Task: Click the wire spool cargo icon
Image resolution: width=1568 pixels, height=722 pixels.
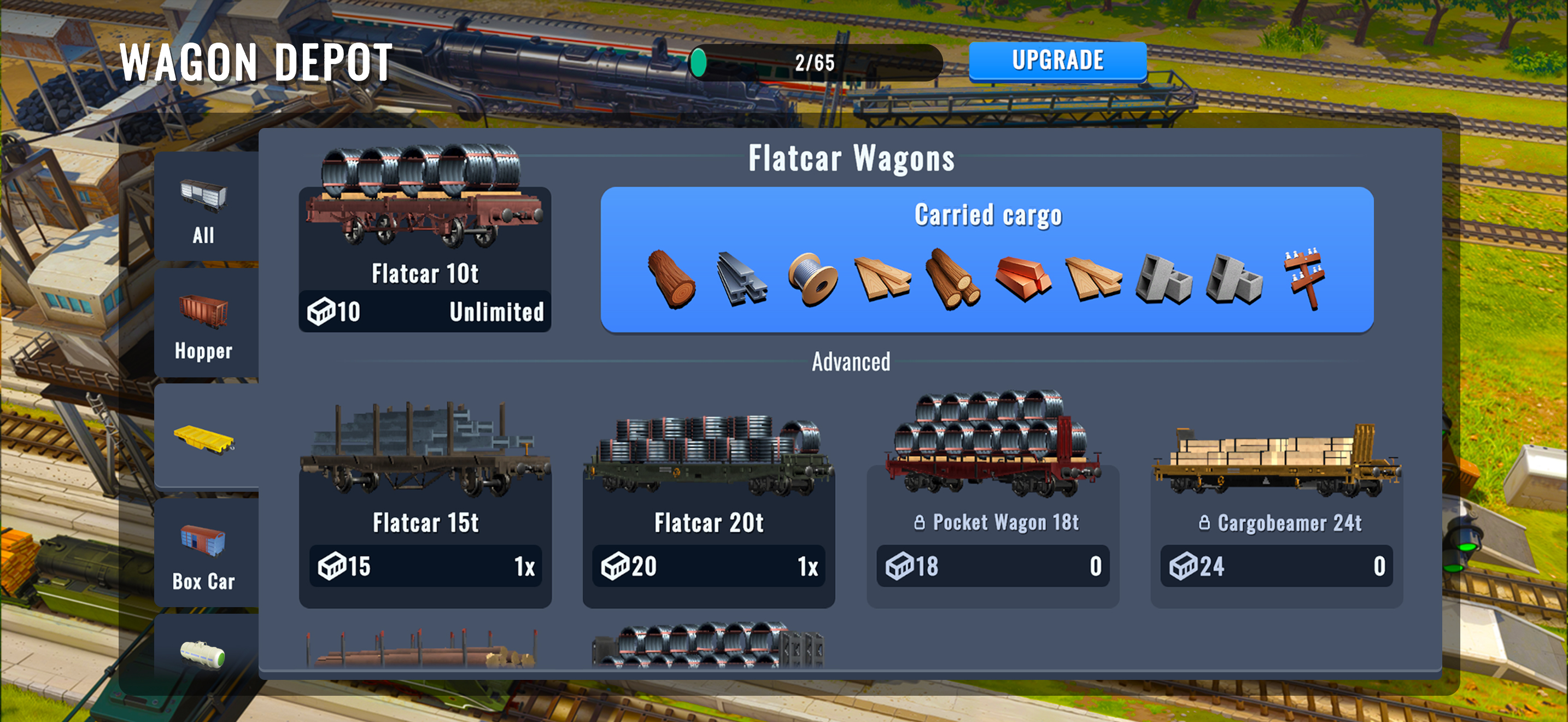Action: tap(812, 279)
